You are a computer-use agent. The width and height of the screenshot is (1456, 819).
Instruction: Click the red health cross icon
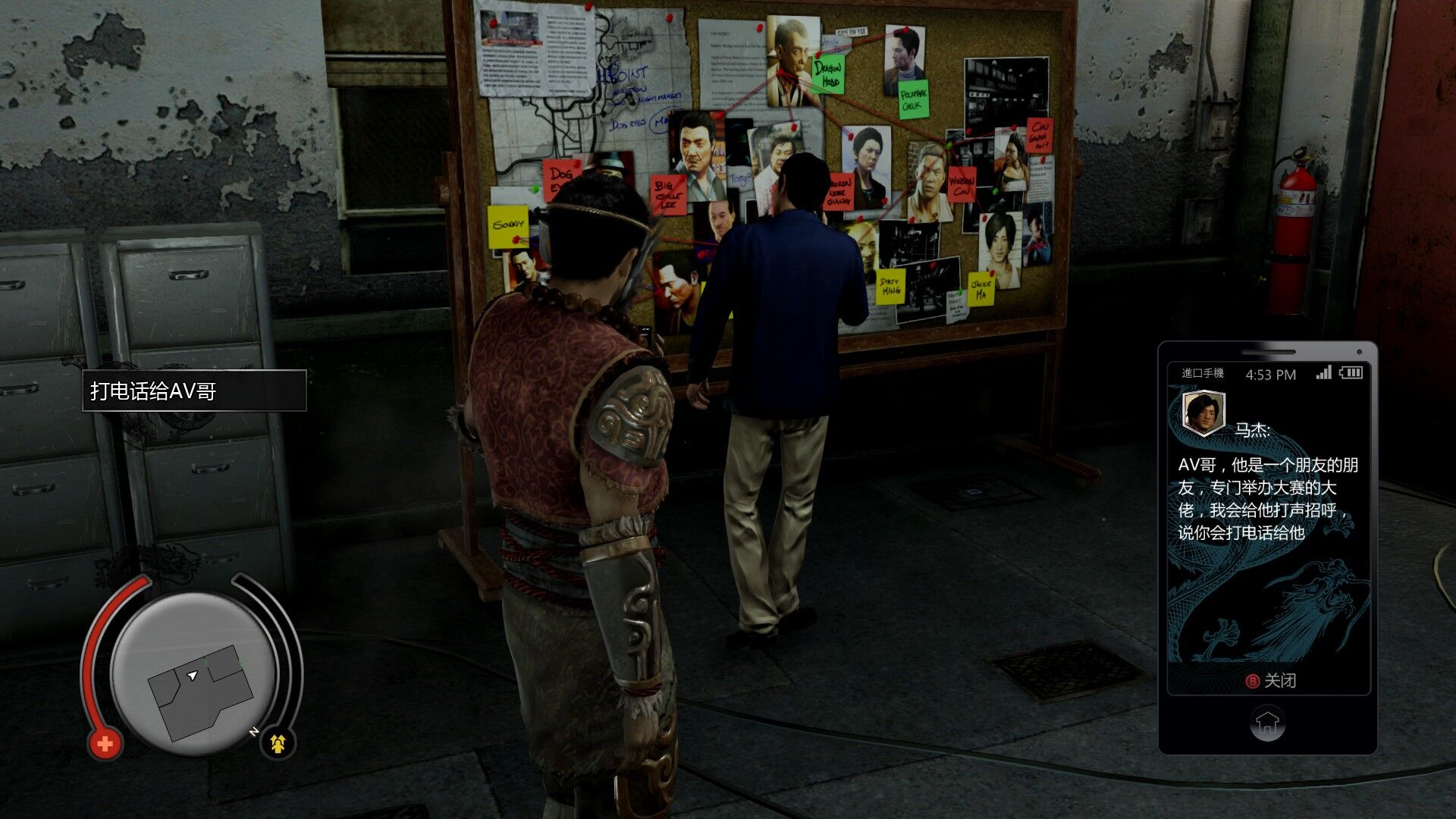point(105,744)
